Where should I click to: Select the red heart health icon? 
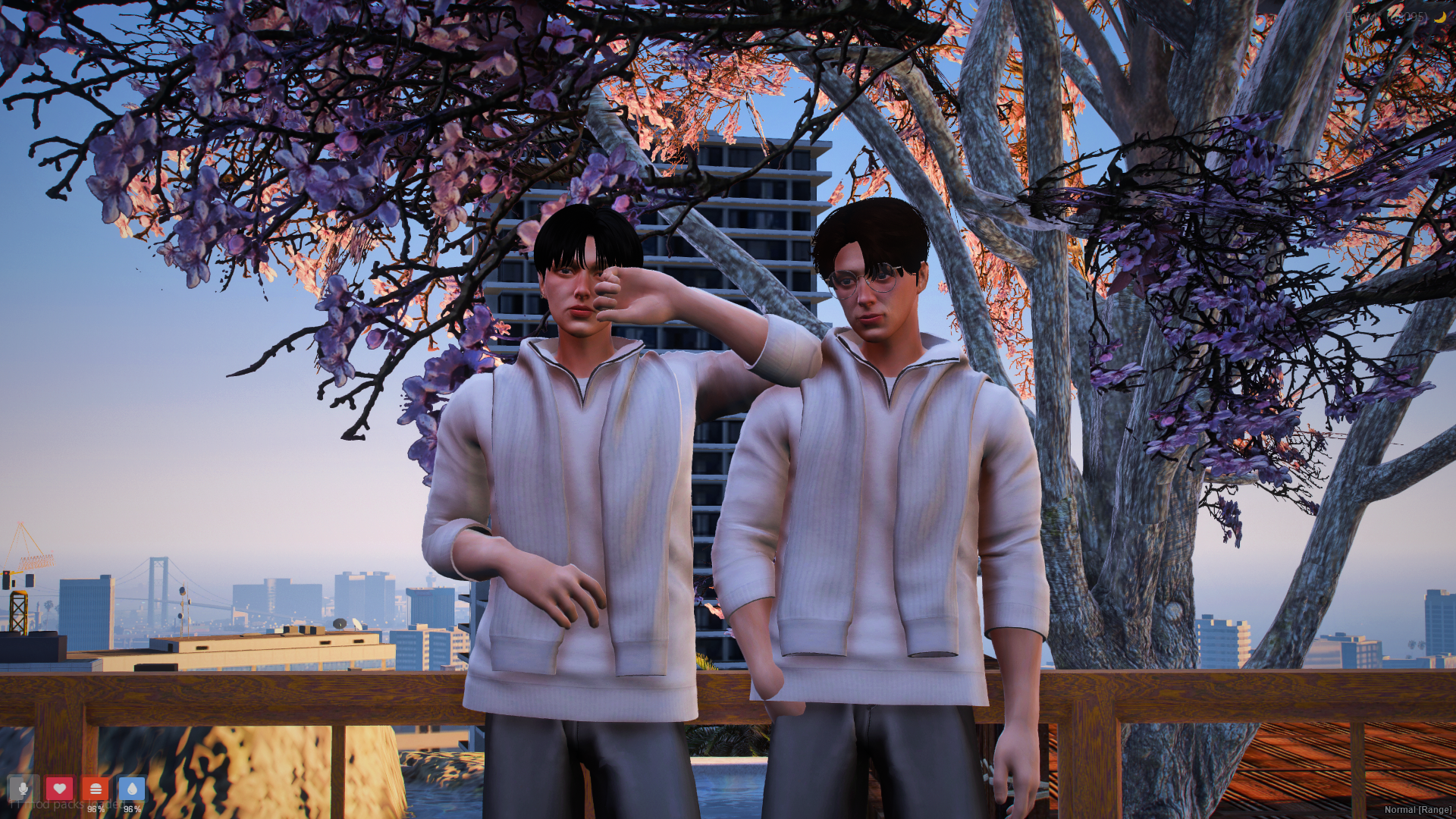pyautogui.click(x=59, y=789)
